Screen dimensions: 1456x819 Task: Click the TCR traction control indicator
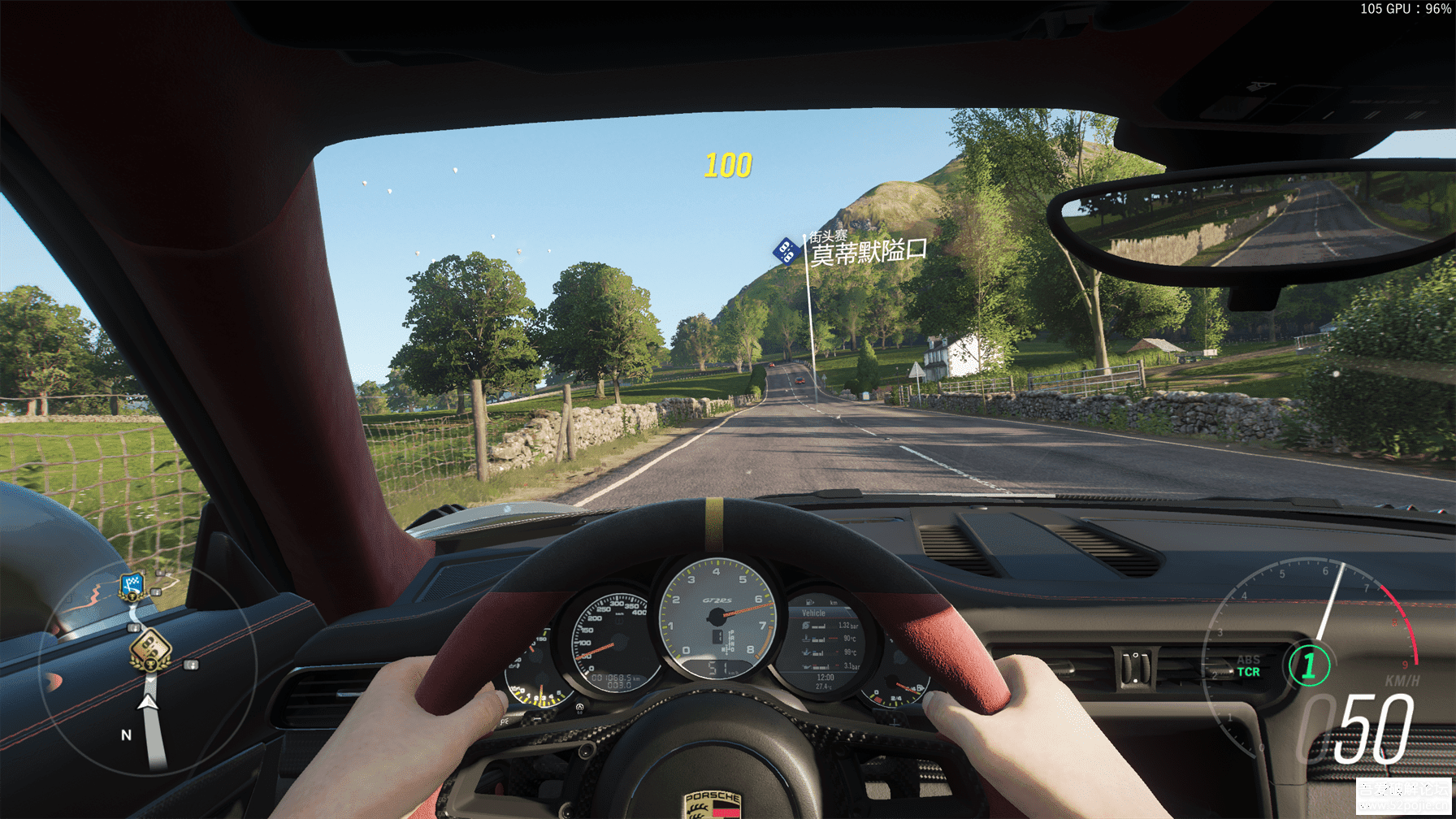1248,672
